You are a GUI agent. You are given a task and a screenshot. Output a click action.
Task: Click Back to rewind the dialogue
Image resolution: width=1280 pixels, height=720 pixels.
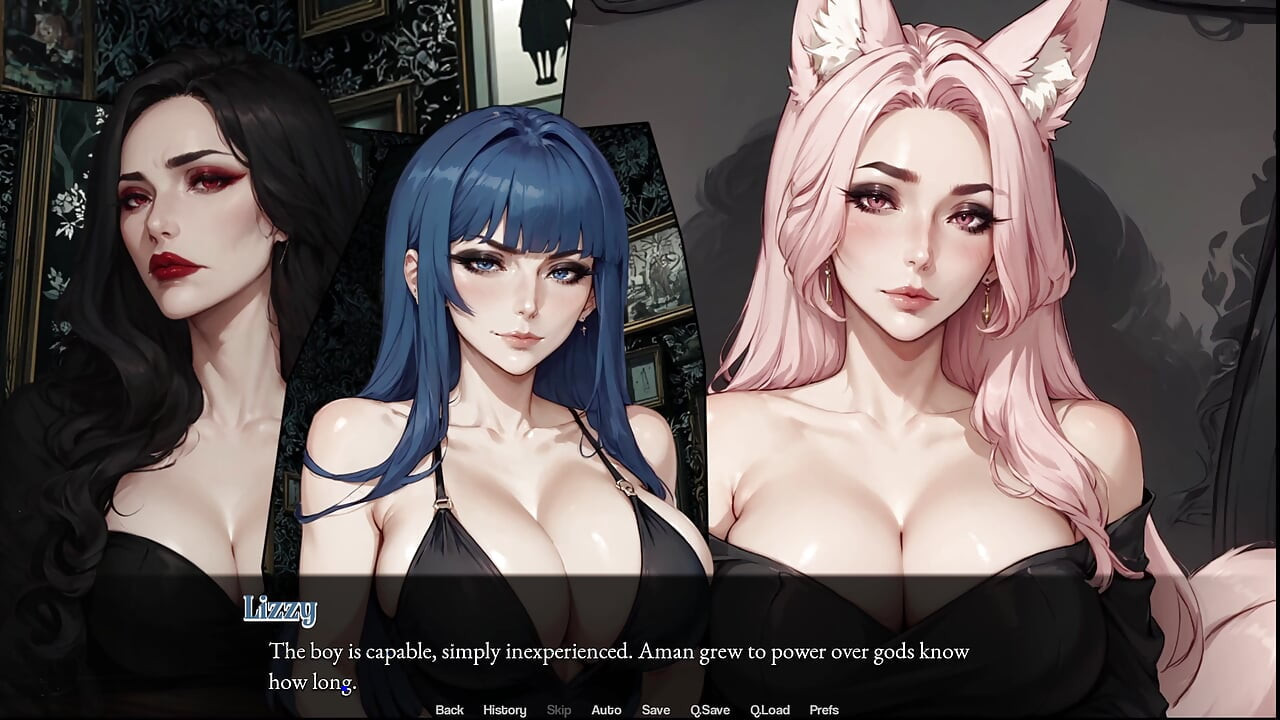(449, 710)
